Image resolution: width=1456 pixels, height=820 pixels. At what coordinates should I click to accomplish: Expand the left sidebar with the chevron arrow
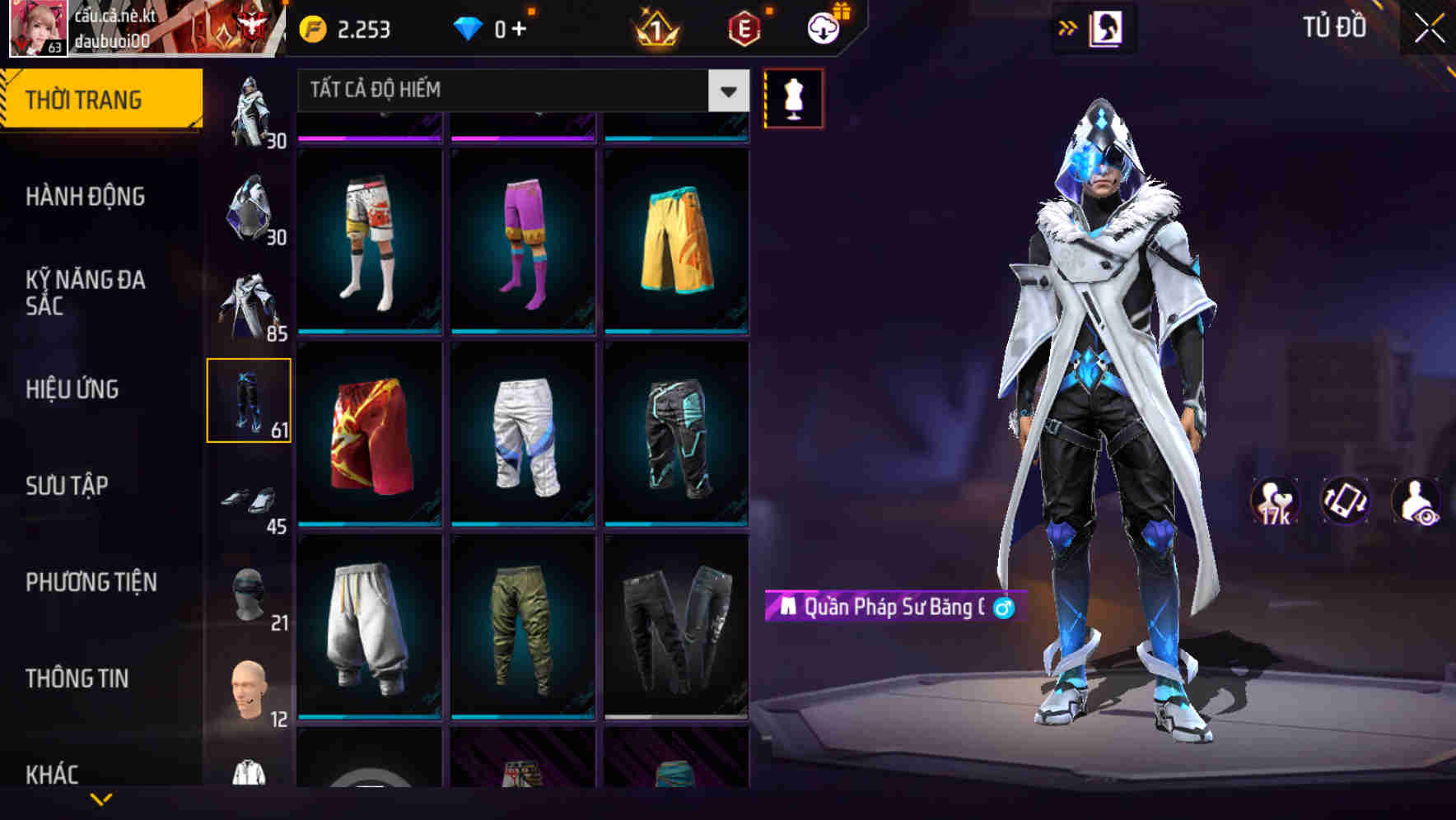click(99, 798)
